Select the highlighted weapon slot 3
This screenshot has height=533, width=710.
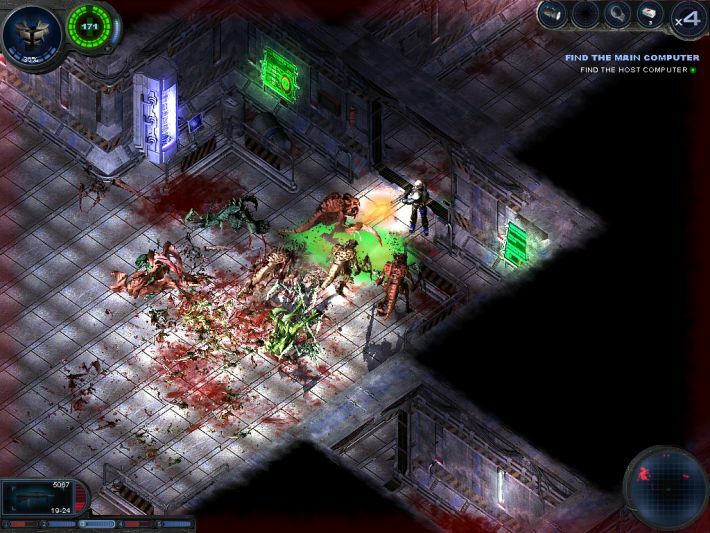pyautogui.click(x=96, y=523)
